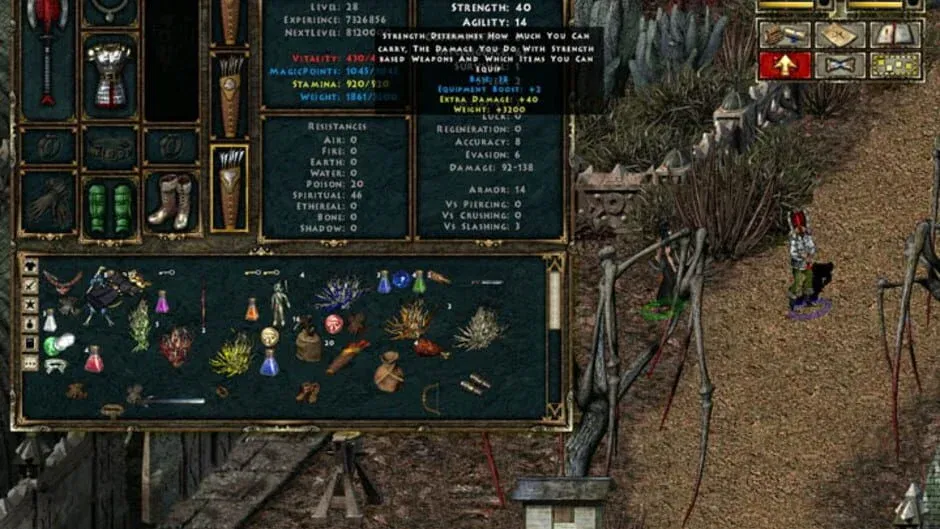The image size is (940, 529).
Task: Toggle the star inventory filter
Action: (30, 303)
